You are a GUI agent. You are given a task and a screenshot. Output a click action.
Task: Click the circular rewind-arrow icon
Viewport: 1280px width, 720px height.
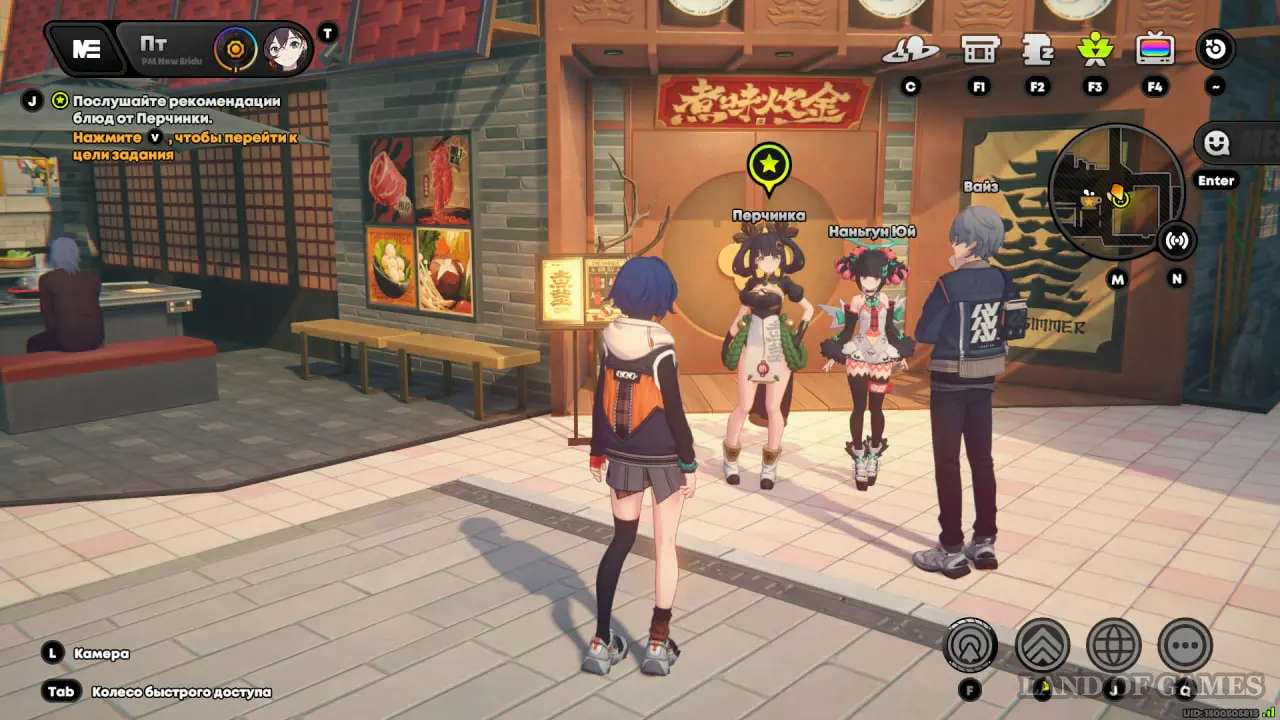(1216, 49)
